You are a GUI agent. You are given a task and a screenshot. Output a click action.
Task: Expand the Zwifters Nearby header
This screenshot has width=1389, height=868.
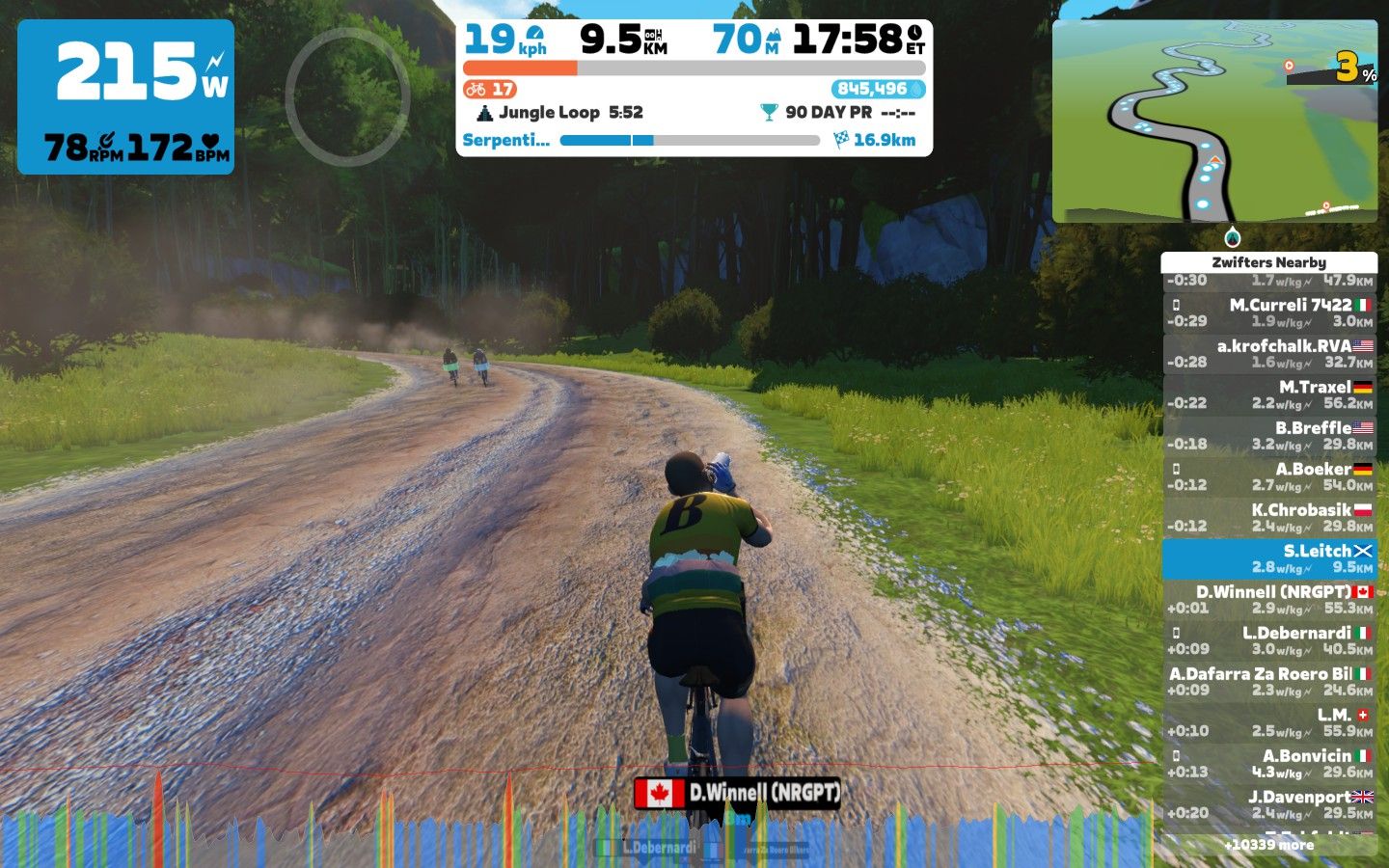coord(1269,261)
